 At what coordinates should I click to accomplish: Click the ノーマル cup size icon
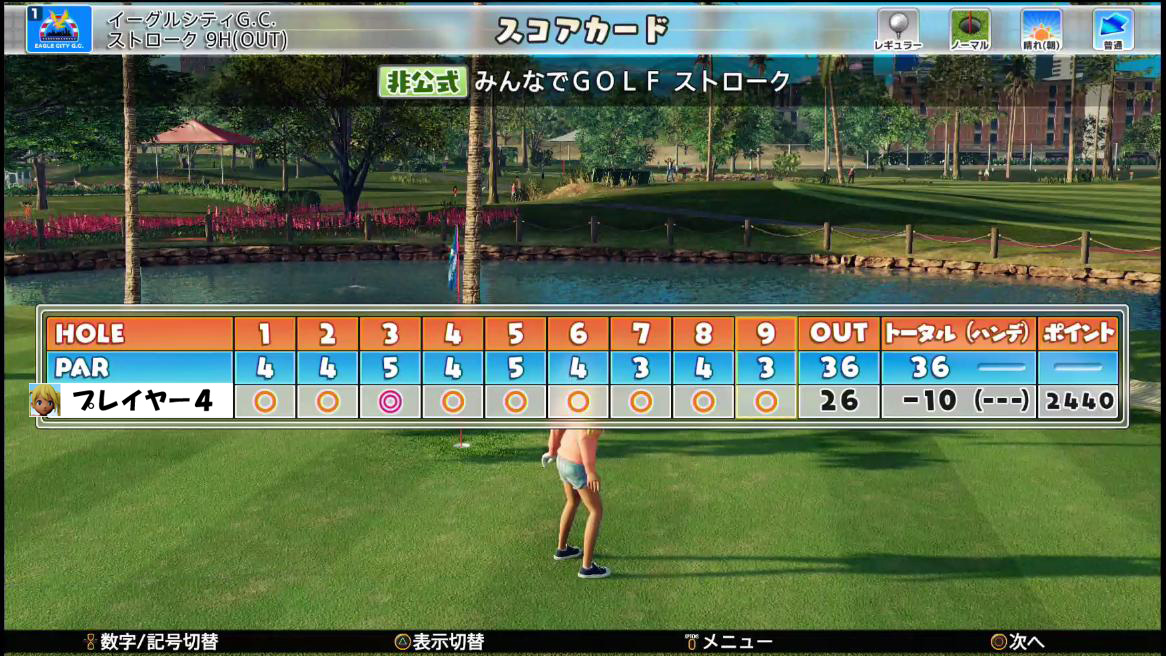pos(969,28)
